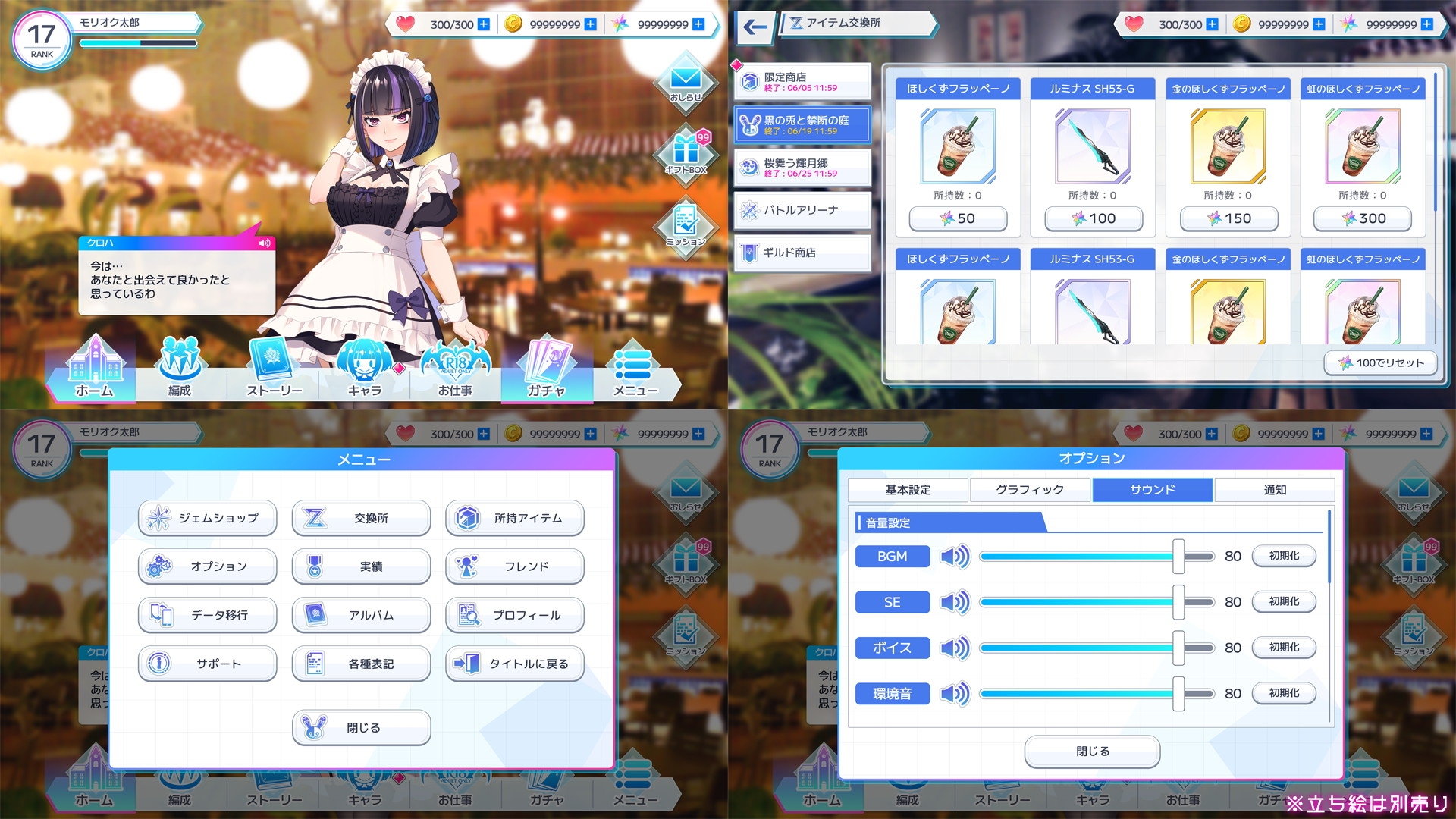This screenshot has width=1456, height=819.
Task: Mute voice on クロハ's dialogue bubble
Action: pos(264,243)
